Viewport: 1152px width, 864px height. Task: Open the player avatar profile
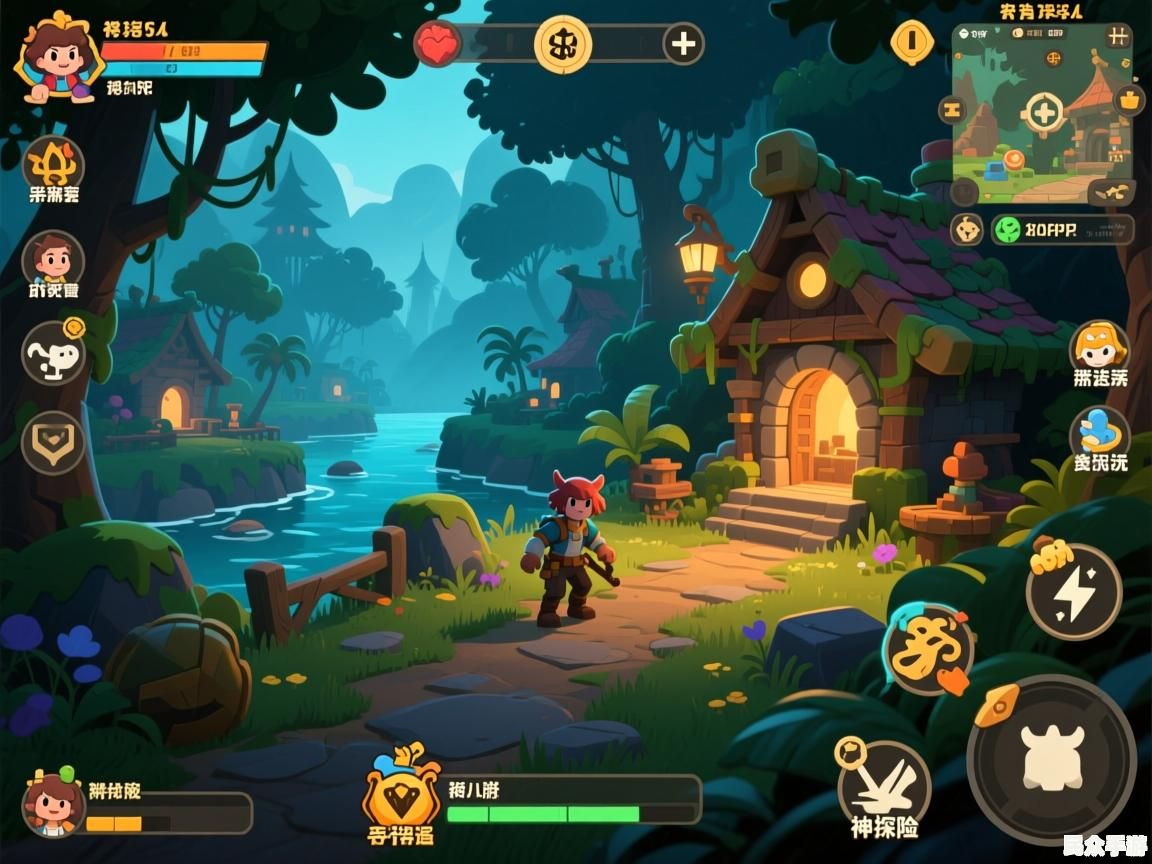pyautogui.click(x=56, y=60)
